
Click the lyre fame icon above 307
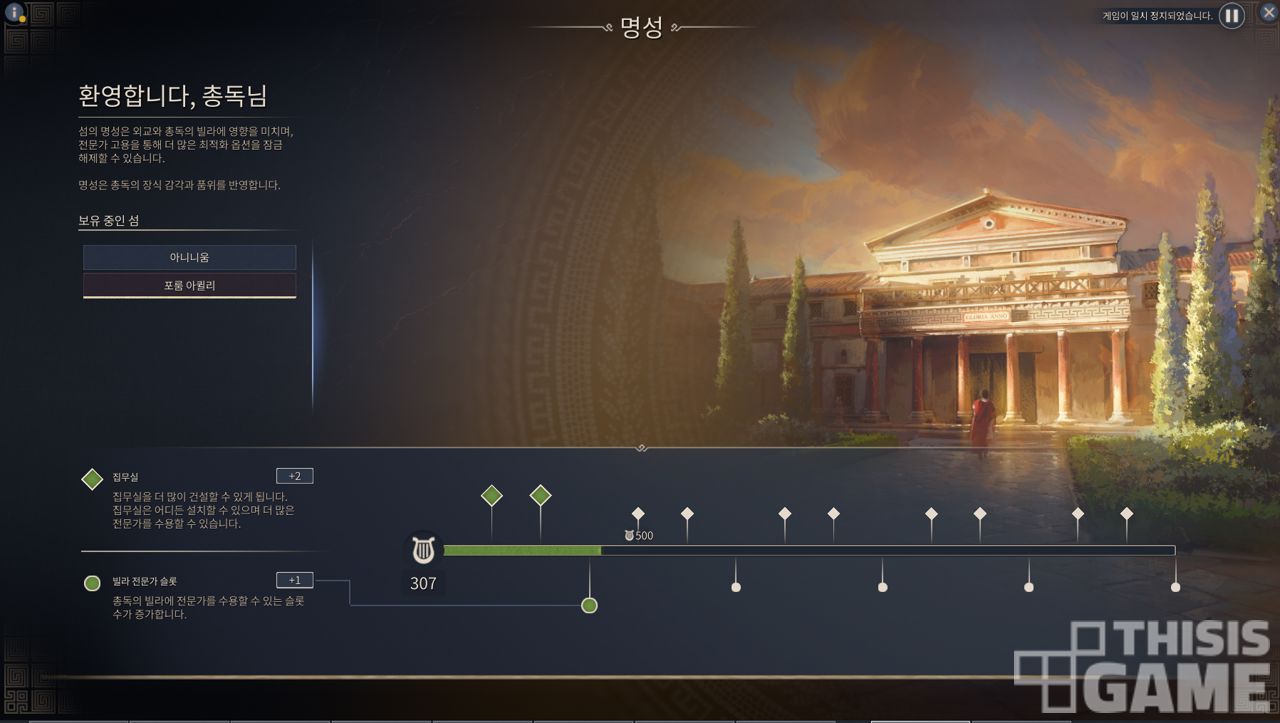[x=423, y=549]
